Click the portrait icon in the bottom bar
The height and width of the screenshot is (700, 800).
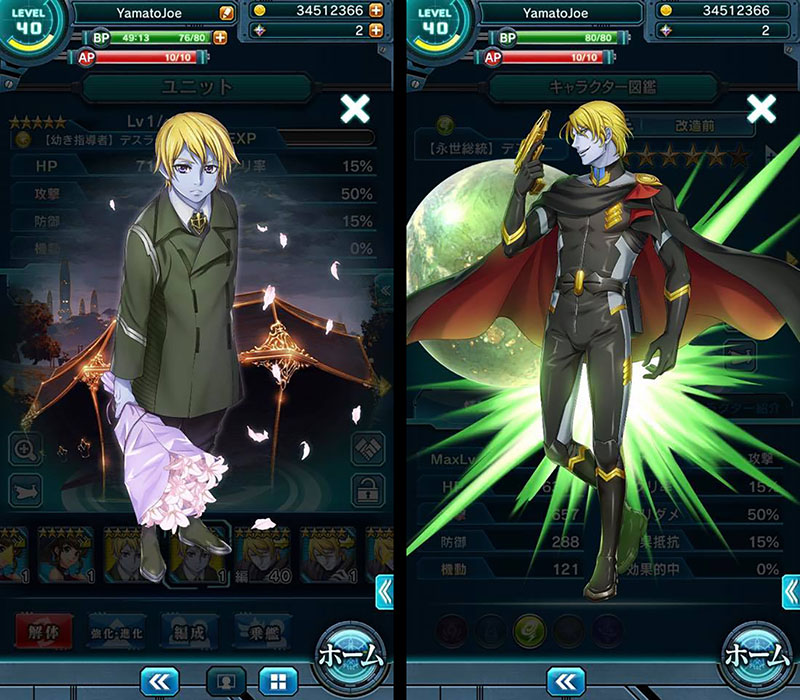[x=227, y=682]
